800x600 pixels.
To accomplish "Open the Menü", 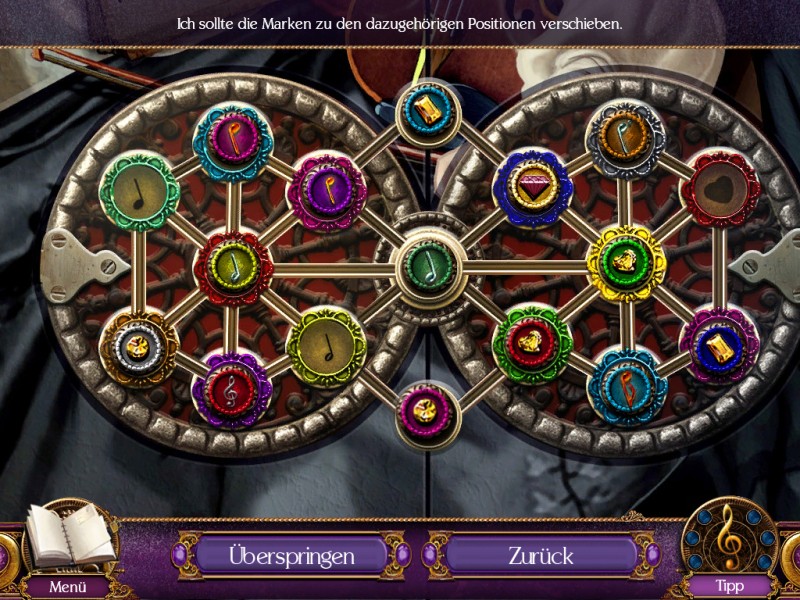I will 66,587.
